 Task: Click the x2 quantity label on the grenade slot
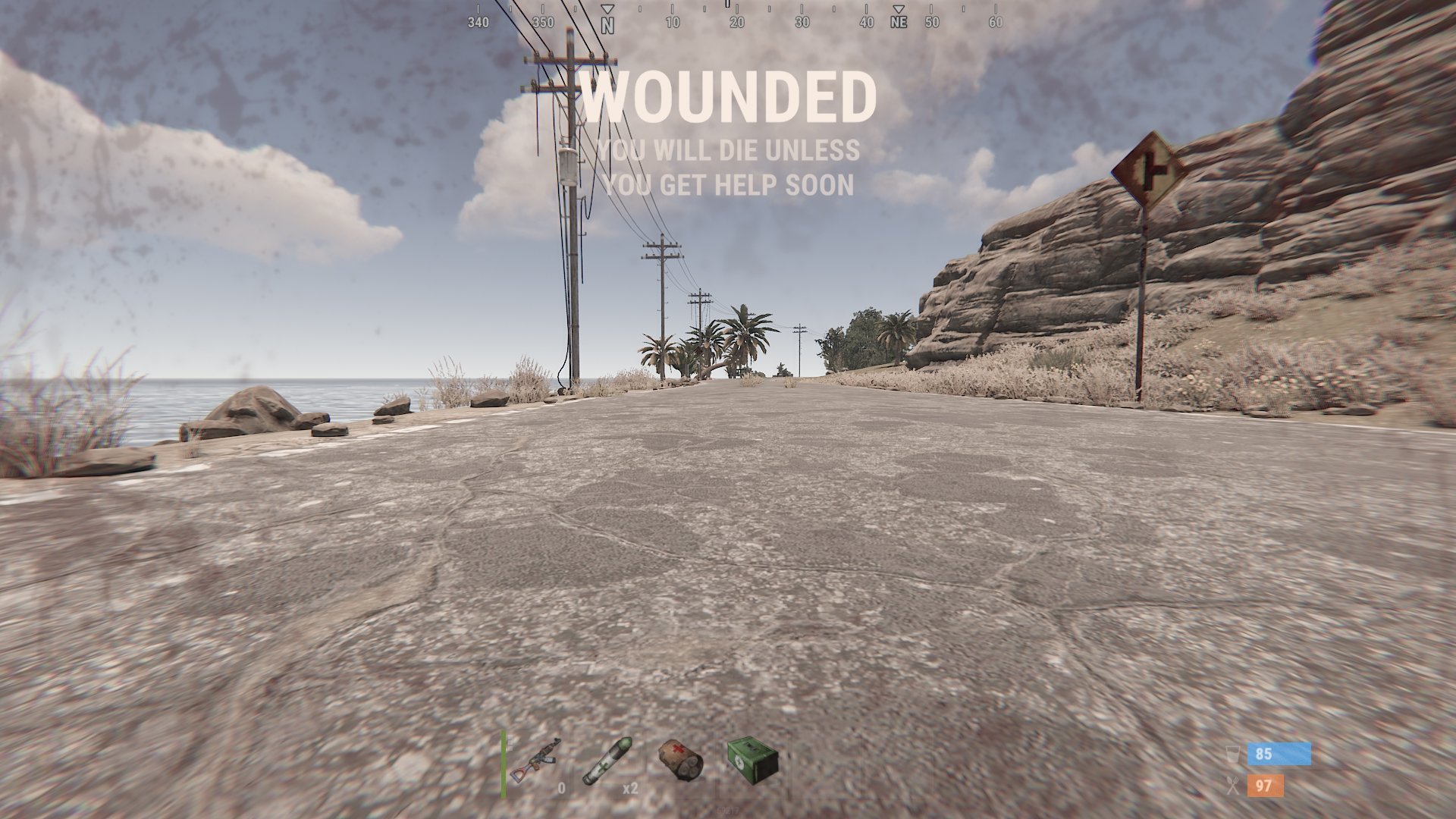(x=630, y=789)
